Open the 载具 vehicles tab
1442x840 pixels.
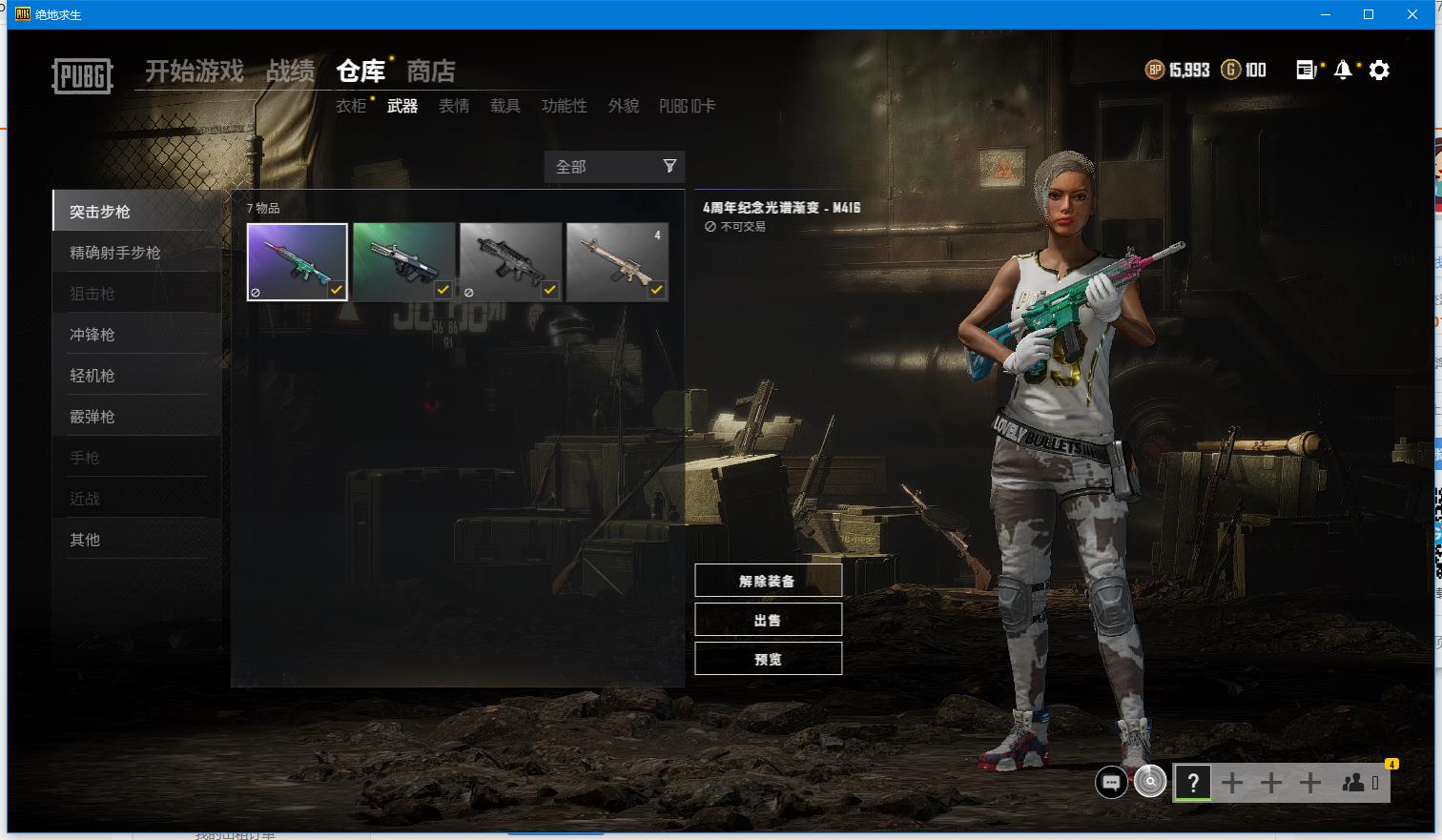[505, 106]
